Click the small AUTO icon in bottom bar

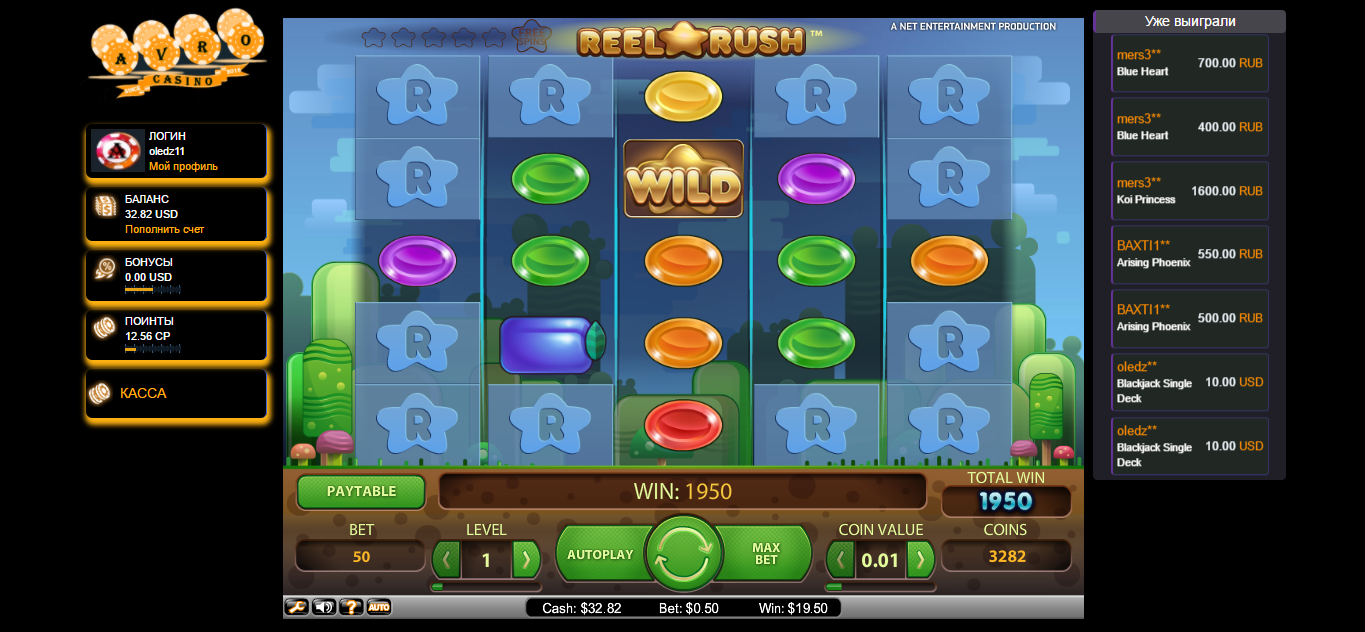378,607
